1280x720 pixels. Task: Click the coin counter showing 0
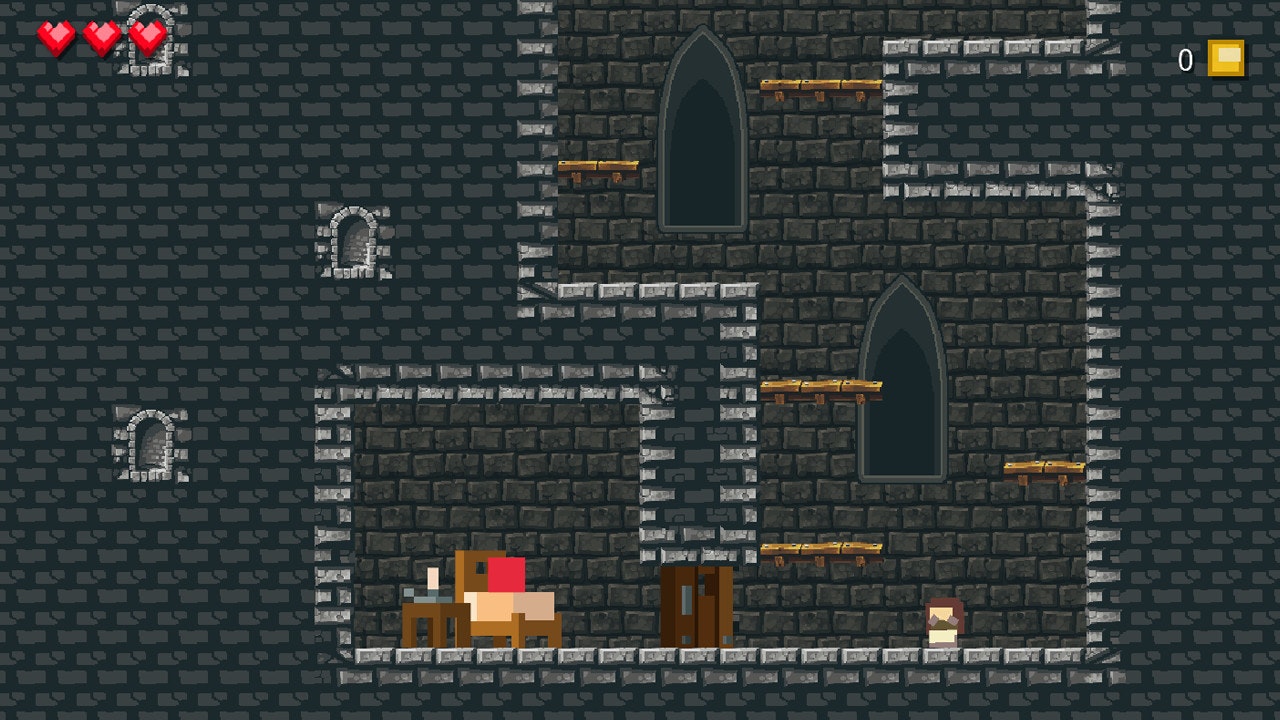(x=1186, y=60)
